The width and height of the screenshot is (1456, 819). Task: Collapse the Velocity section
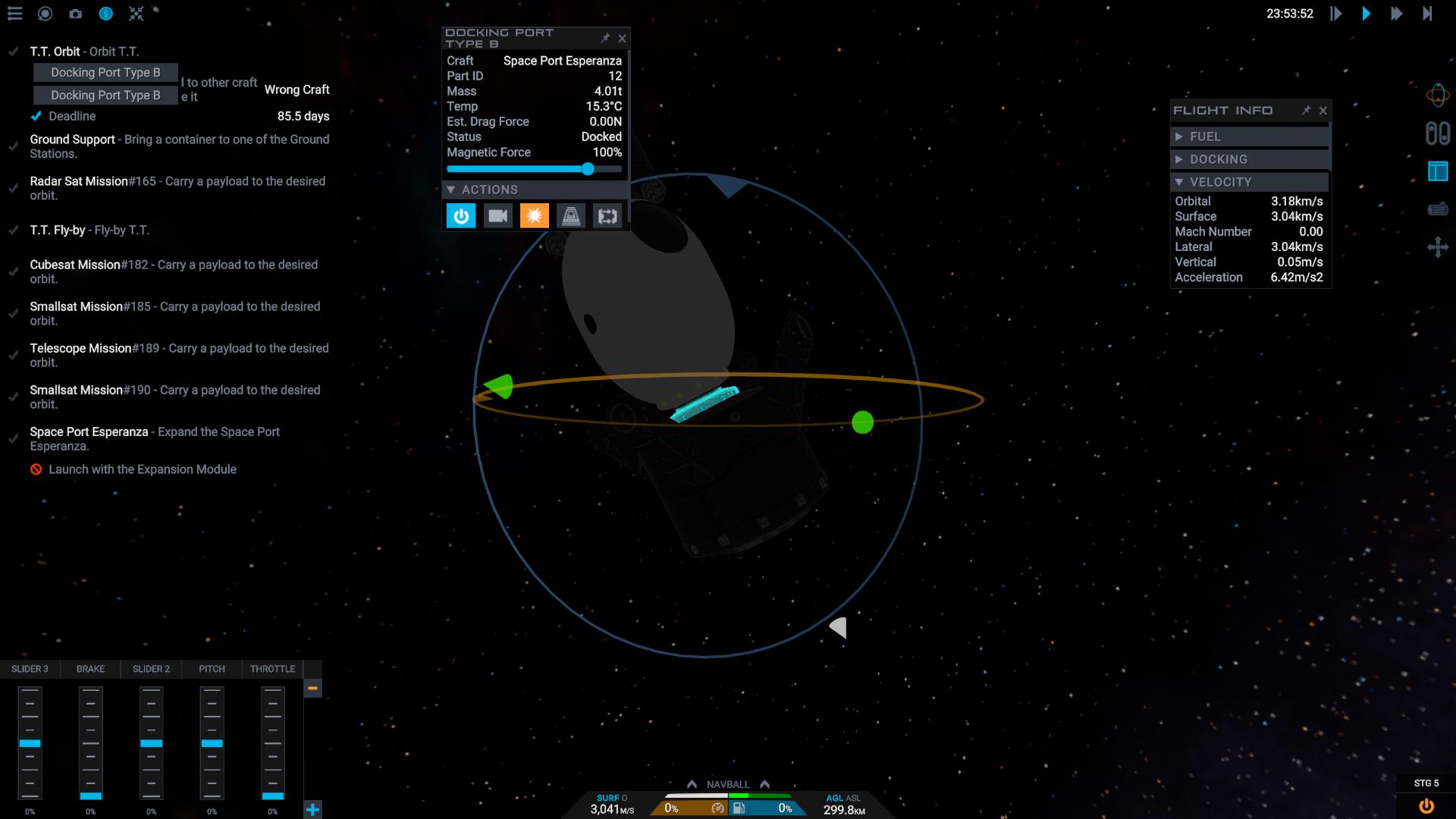click(1179, 182)
